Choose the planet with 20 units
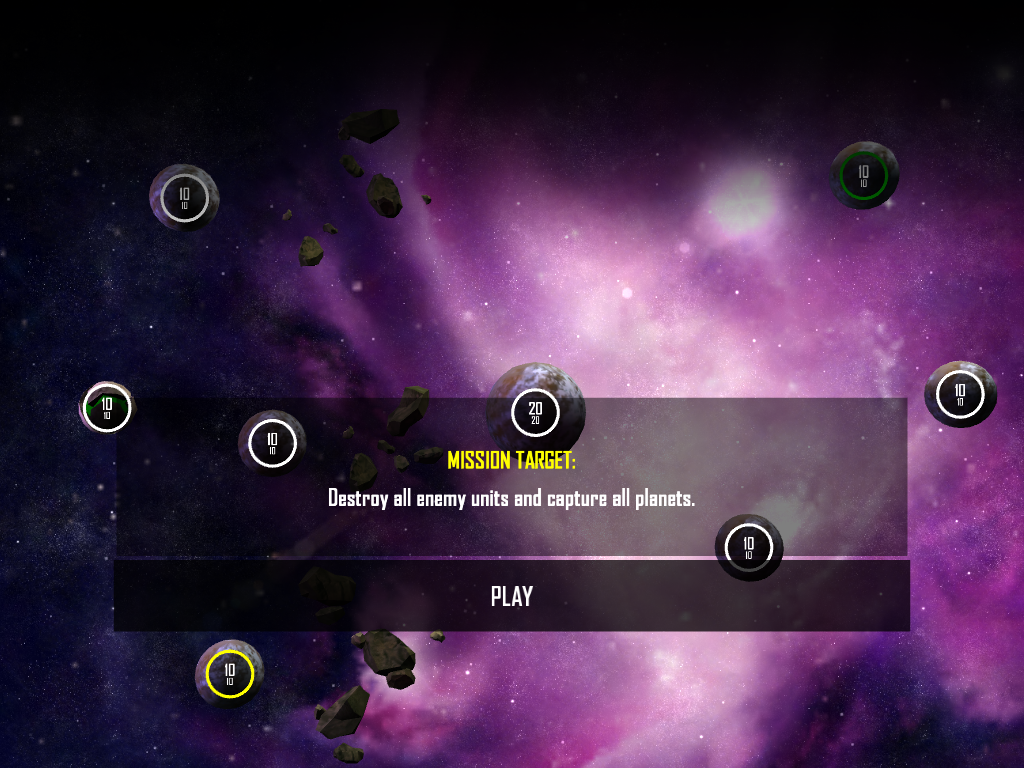 535,411
